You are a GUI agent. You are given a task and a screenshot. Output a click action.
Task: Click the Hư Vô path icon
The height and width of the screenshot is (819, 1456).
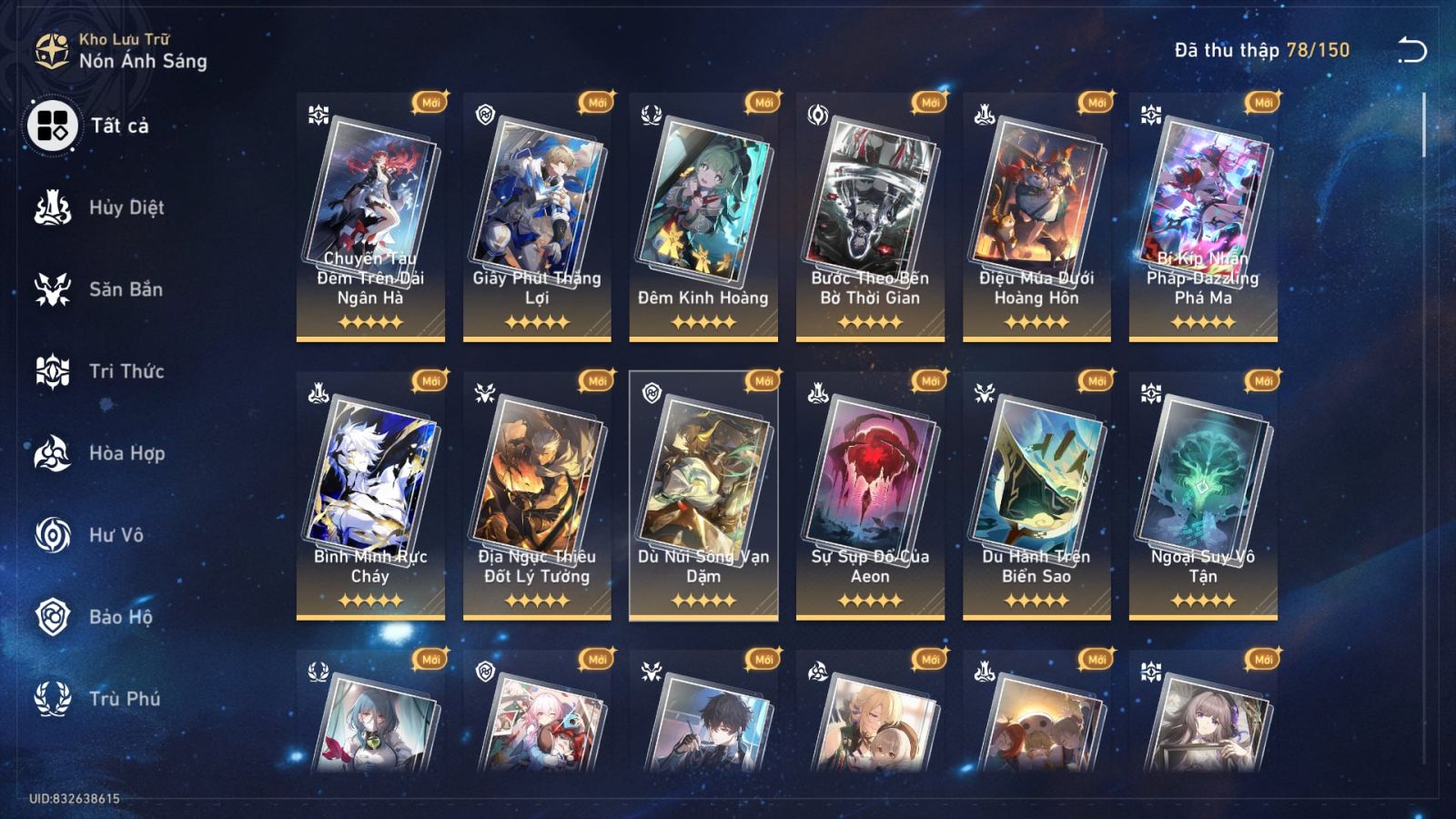point(53,534)
